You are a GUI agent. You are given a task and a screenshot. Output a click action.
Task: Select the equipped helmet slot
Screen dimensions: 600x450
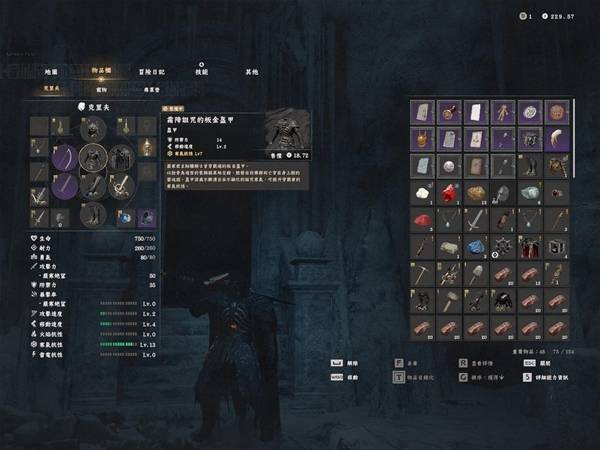pyautogui.click(x=93, y=130)
